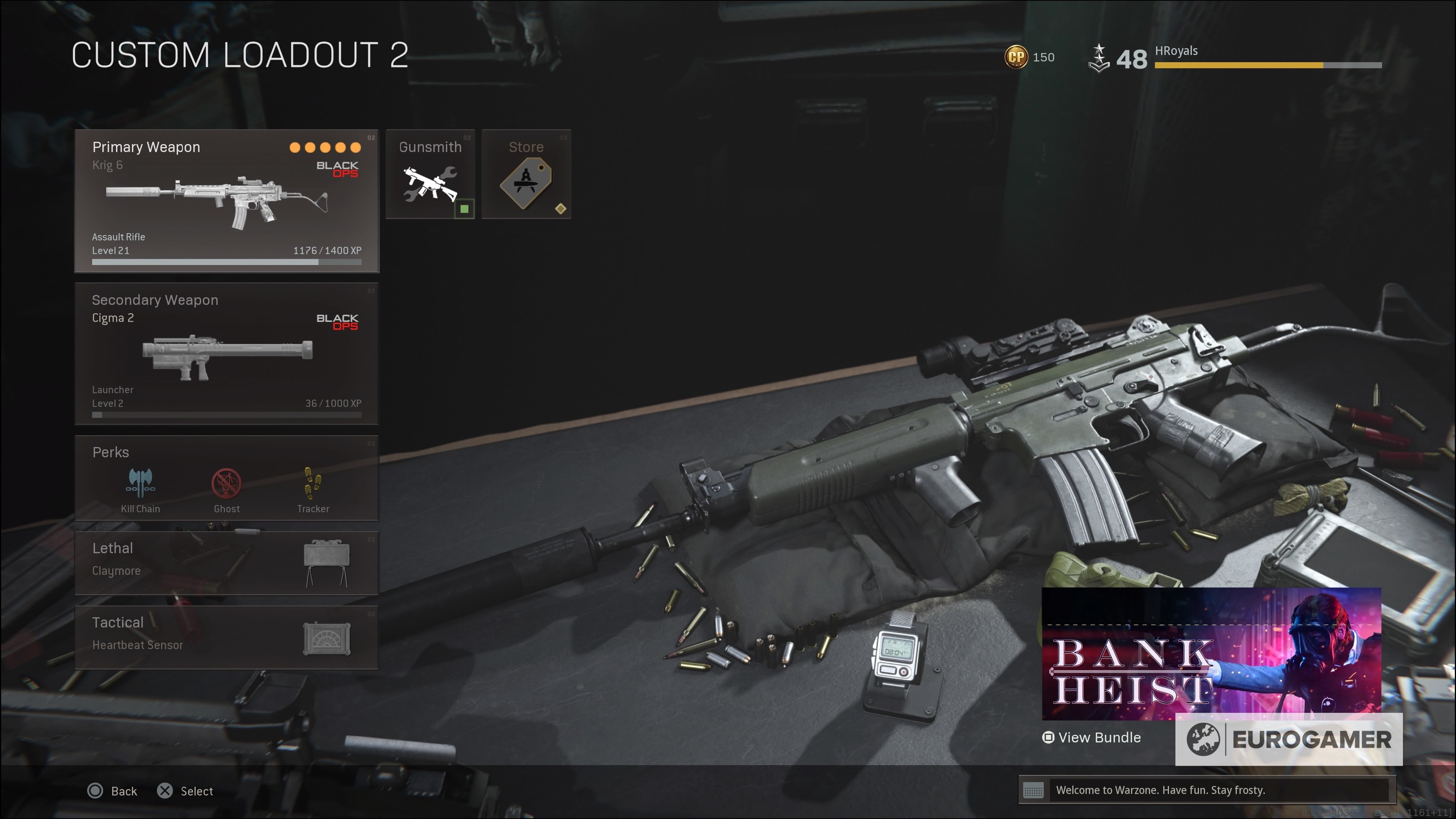The width and height of the screenshot is (1456, 819).
Task: Select the Primary Weapon Krig 6 slot
Action: tap(227, 201)
